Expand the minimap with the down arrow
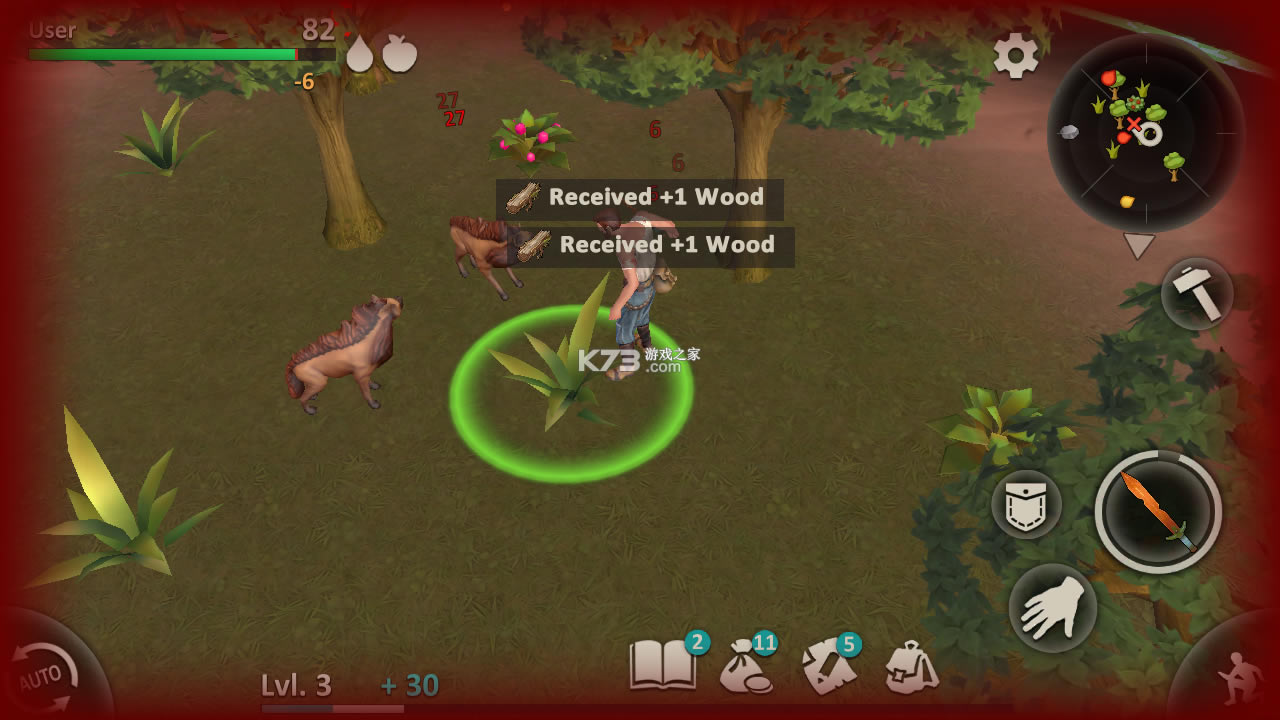This screenshot has width=1280, height=720. coord(1139,246)
